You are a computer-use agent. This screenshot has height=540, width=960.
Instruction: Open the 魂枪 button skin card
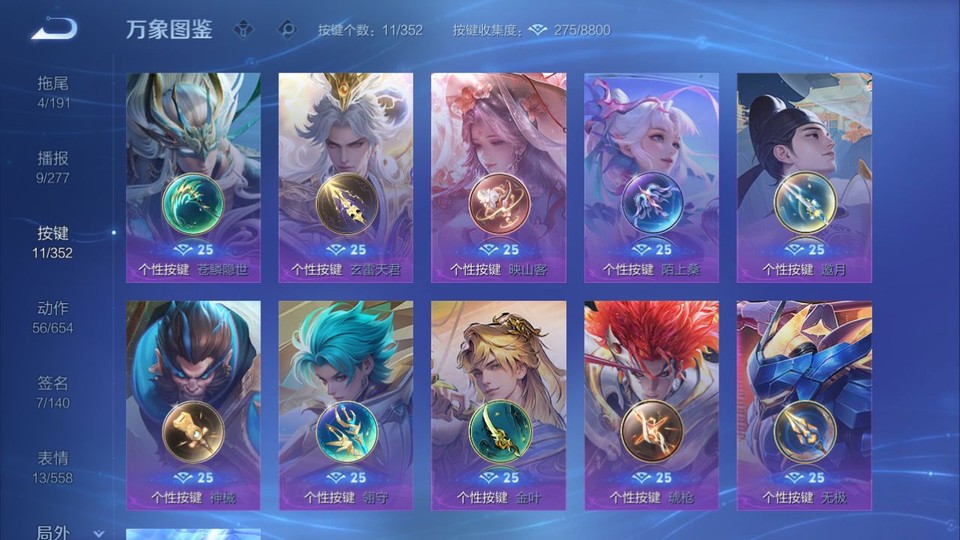(x=651, y=405)
